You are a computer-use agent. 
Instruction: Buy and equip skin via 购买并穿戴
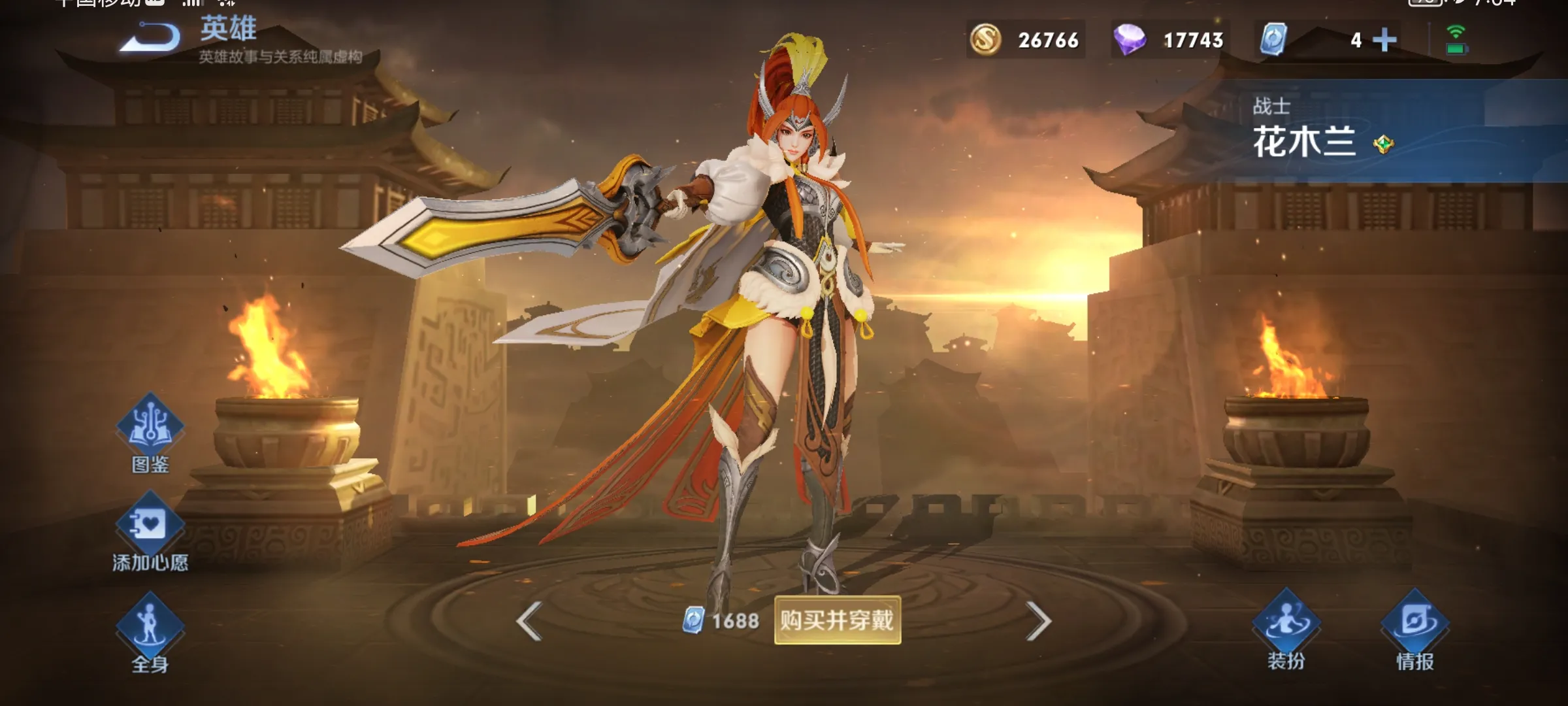(837, 620)
